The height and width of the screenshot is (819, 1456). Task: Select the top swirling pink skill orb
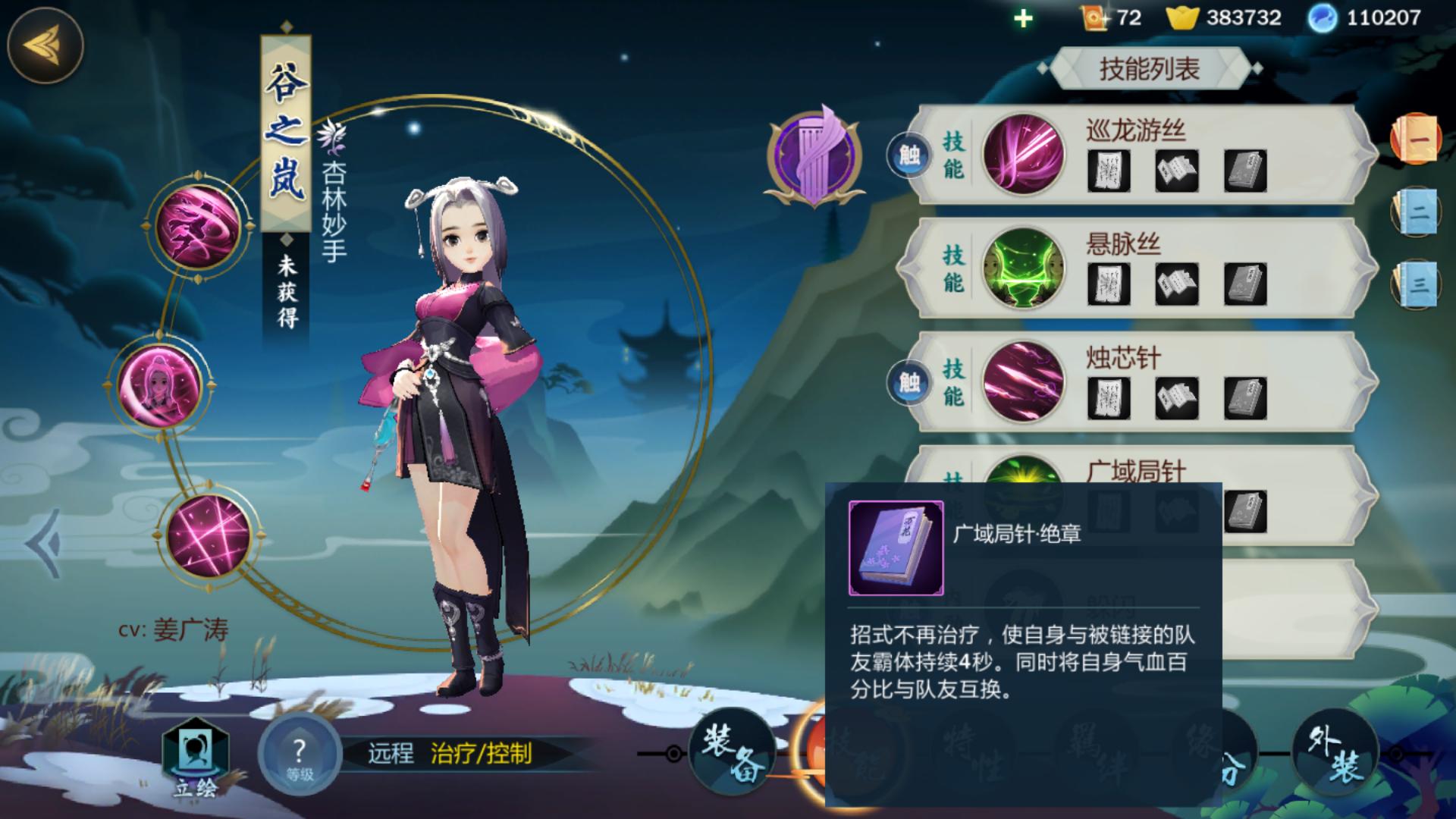[x=198, y=225]
